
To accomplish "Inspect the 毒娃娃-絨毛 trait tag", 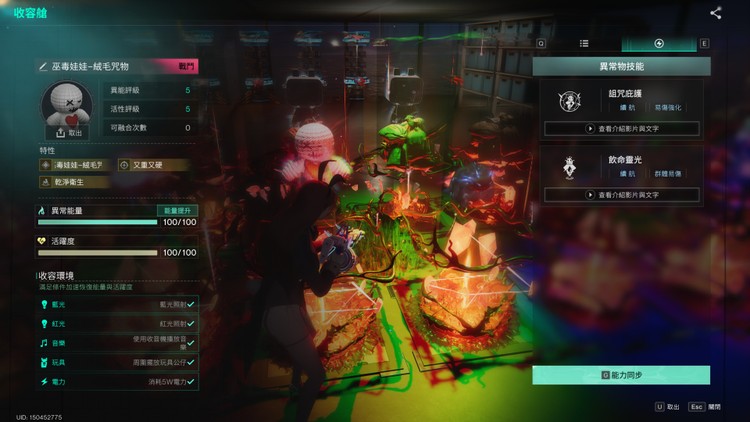I will [74, 165].
